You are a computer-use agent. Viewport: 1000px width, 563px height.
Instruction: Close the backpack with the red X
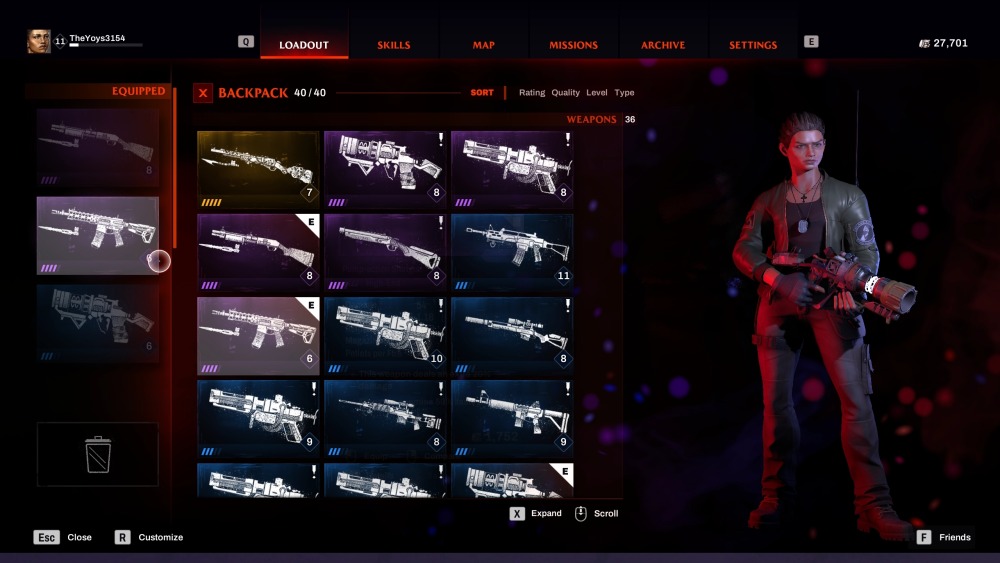pyautogui.click(x=203, y=93)
